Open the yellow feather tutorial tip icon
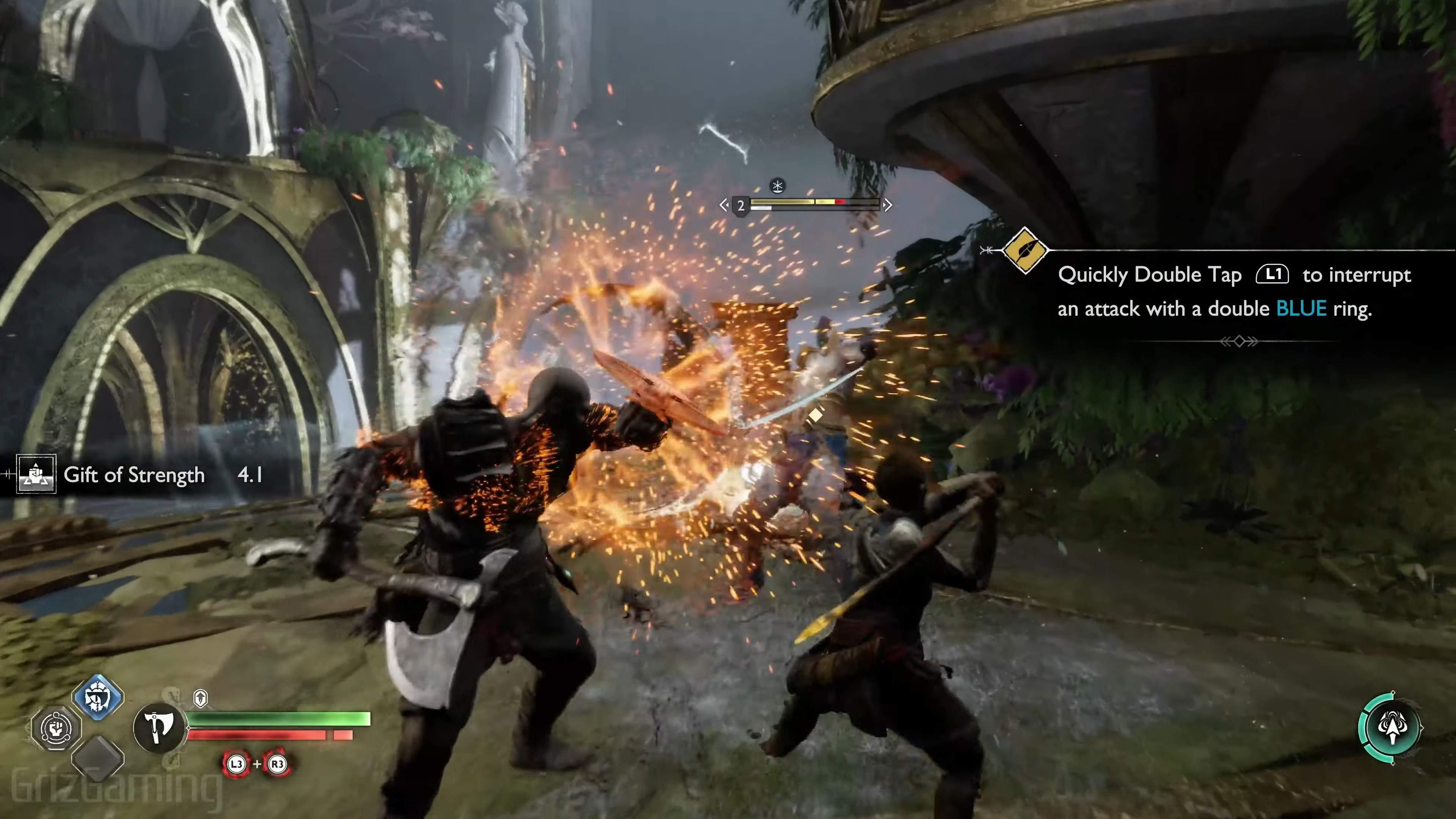The image size is (1456, 819). (1024, 250)
